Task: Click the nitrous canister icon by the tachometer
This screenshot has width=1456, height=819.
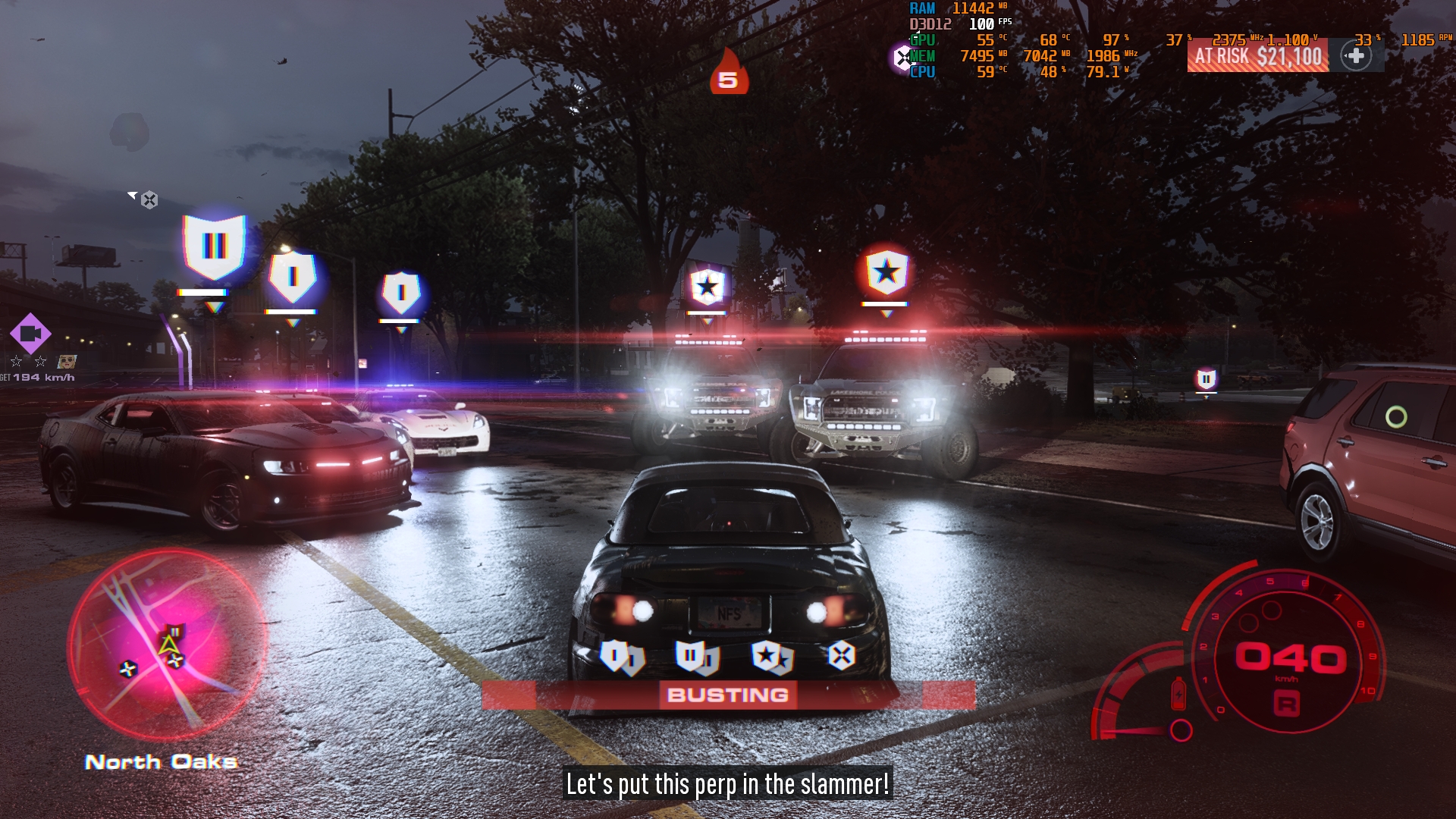Action: pos(1178,693)
